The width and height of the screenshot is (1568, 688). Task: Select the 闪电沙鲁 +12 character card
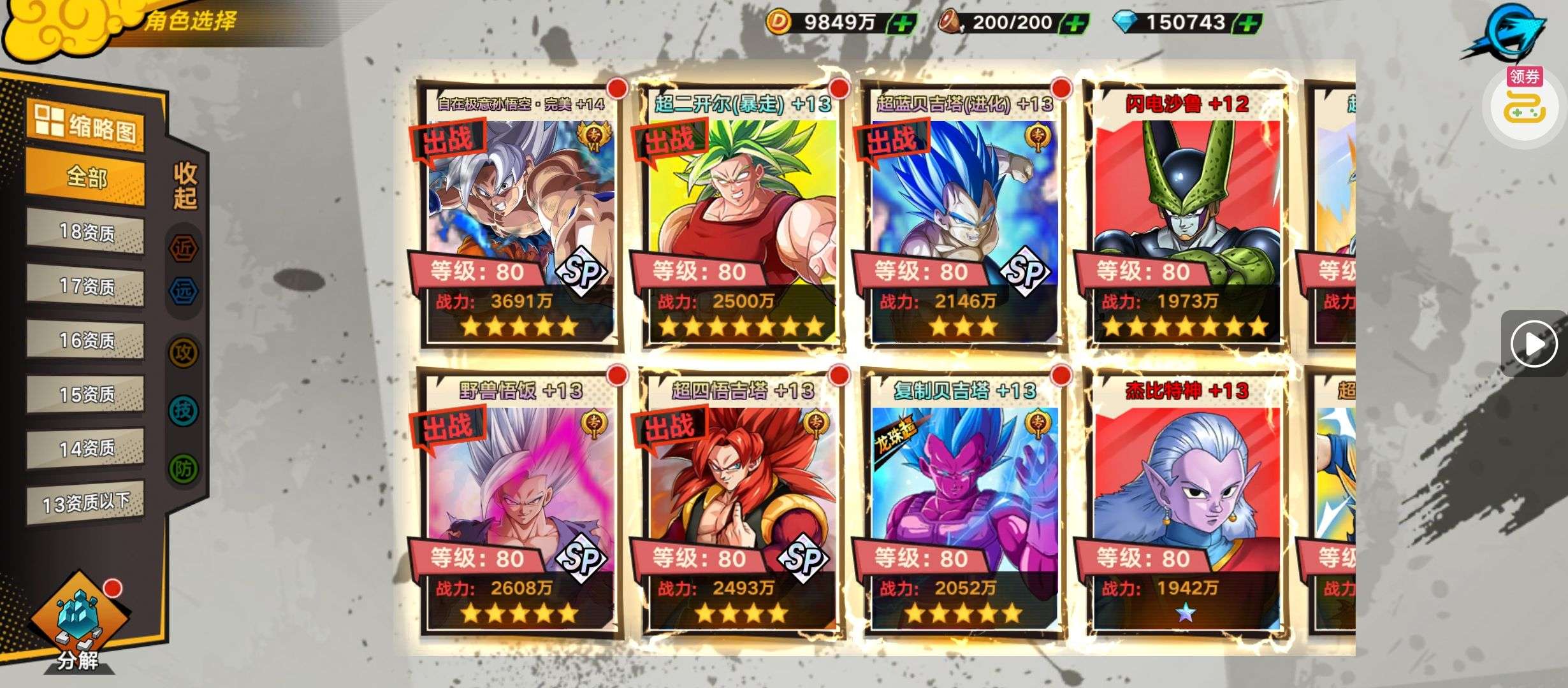(1186, 217)
